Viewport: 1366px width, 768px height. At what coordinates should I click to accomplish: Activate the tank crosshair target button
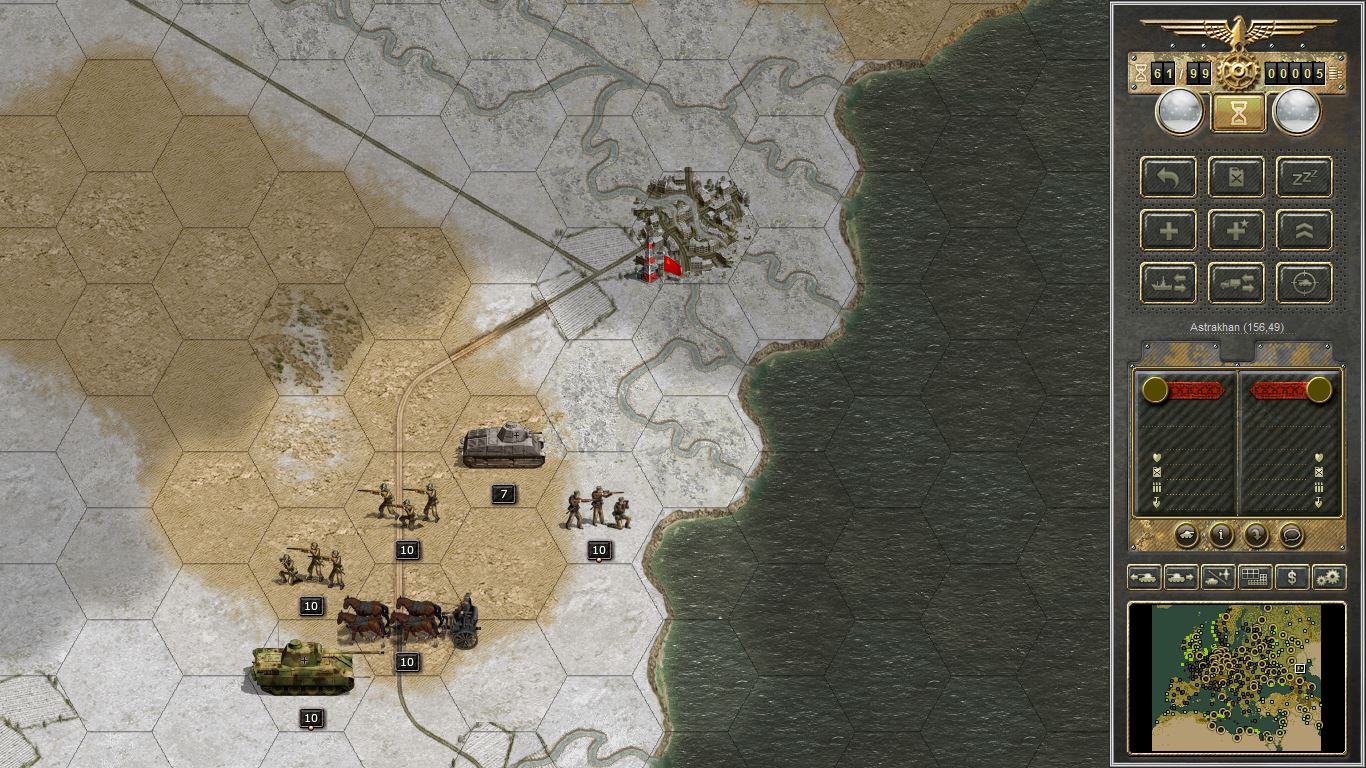point(1304,283)
